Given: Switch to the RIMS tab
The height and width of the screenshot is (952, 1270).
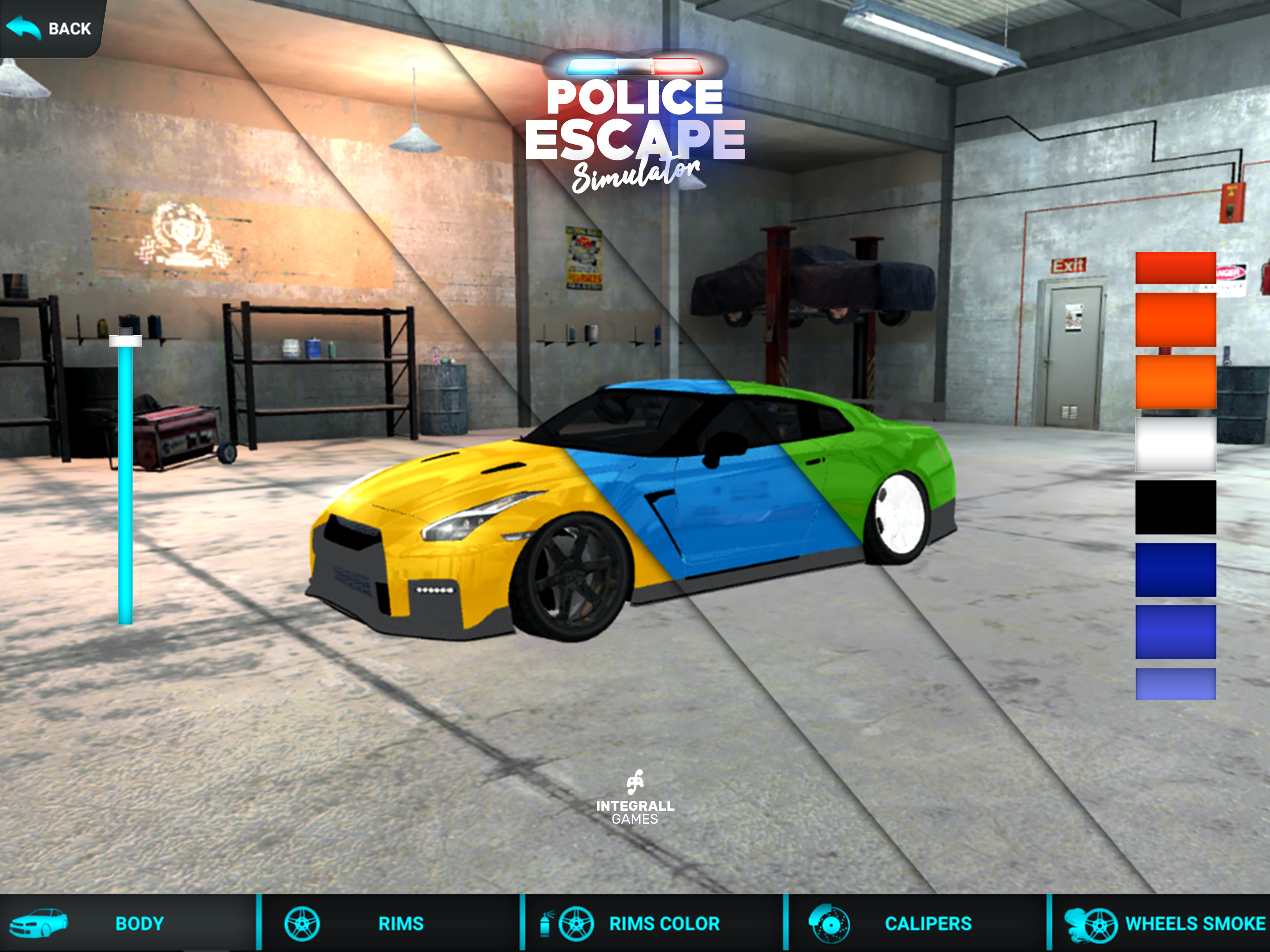Looking at the screenshot, I should [x=390, y=923].
